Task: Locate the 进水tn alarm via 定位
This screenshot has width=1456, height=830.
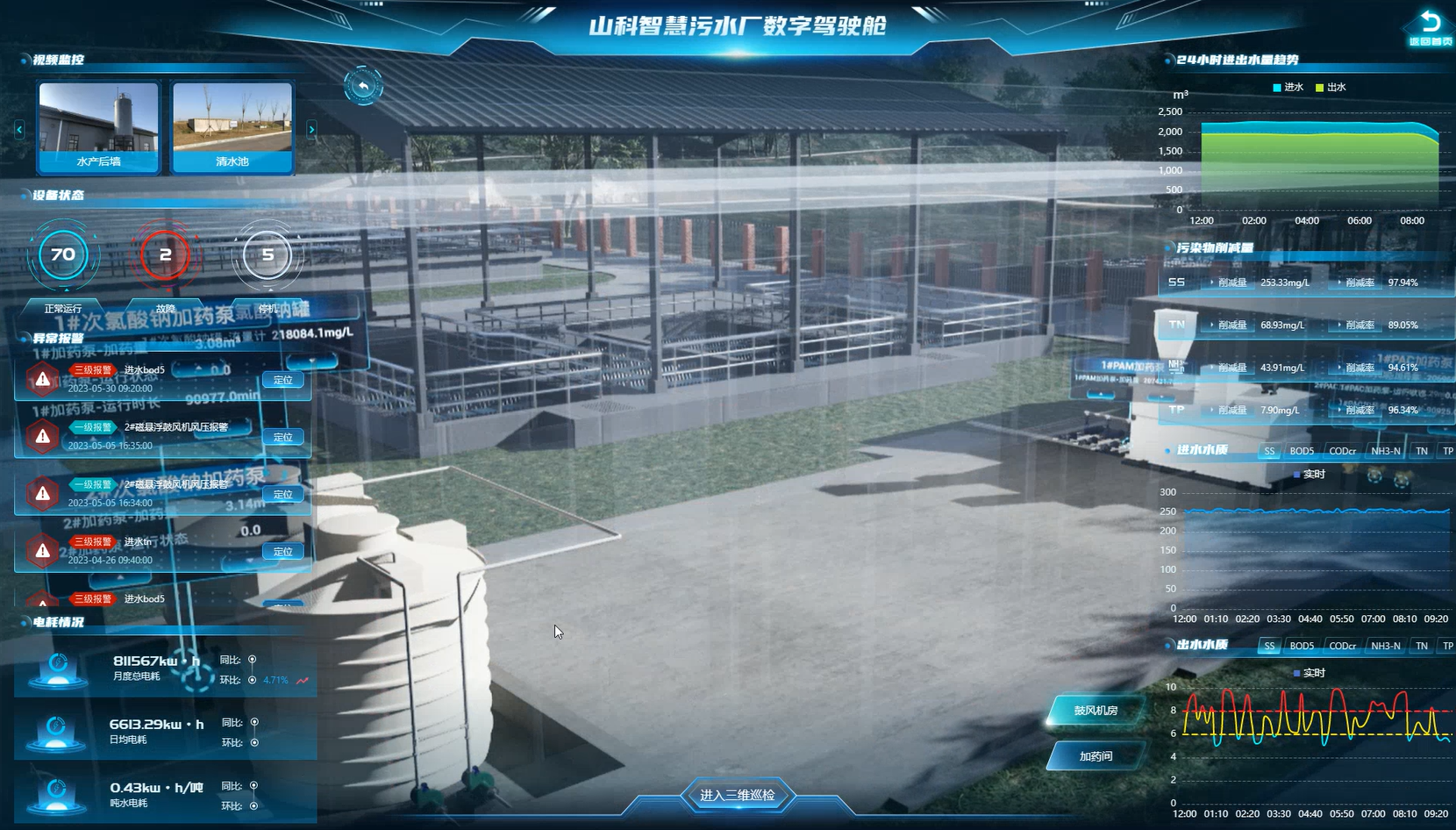Action: click(x=282, y=552)
